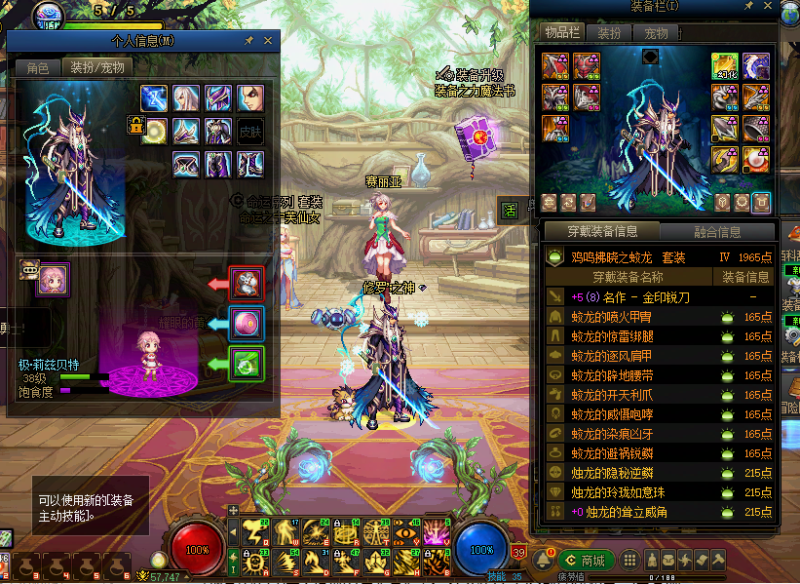Switch to the 装扮 tab in equipment window
The height and width of the screenshot is (584, 800).
pyautogui.click(x=609, y=33)
